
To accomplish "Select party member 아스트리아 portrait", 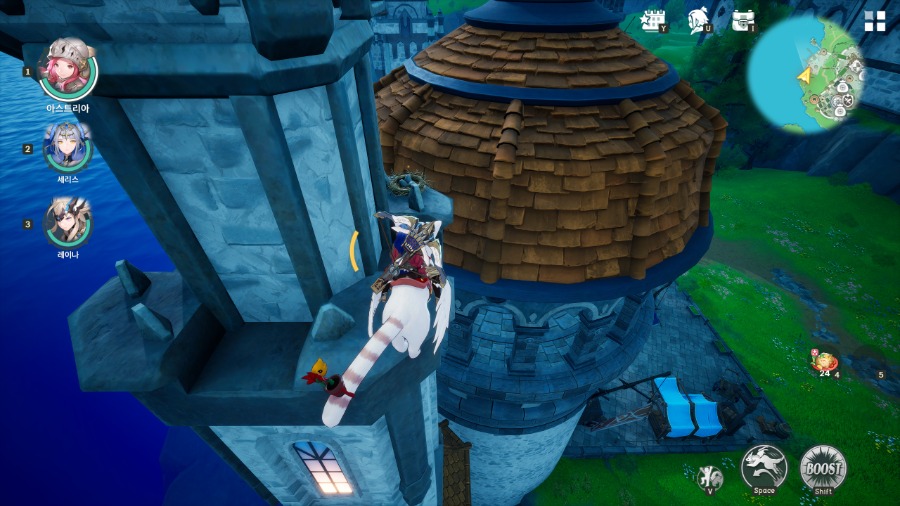I will point(68,70).
